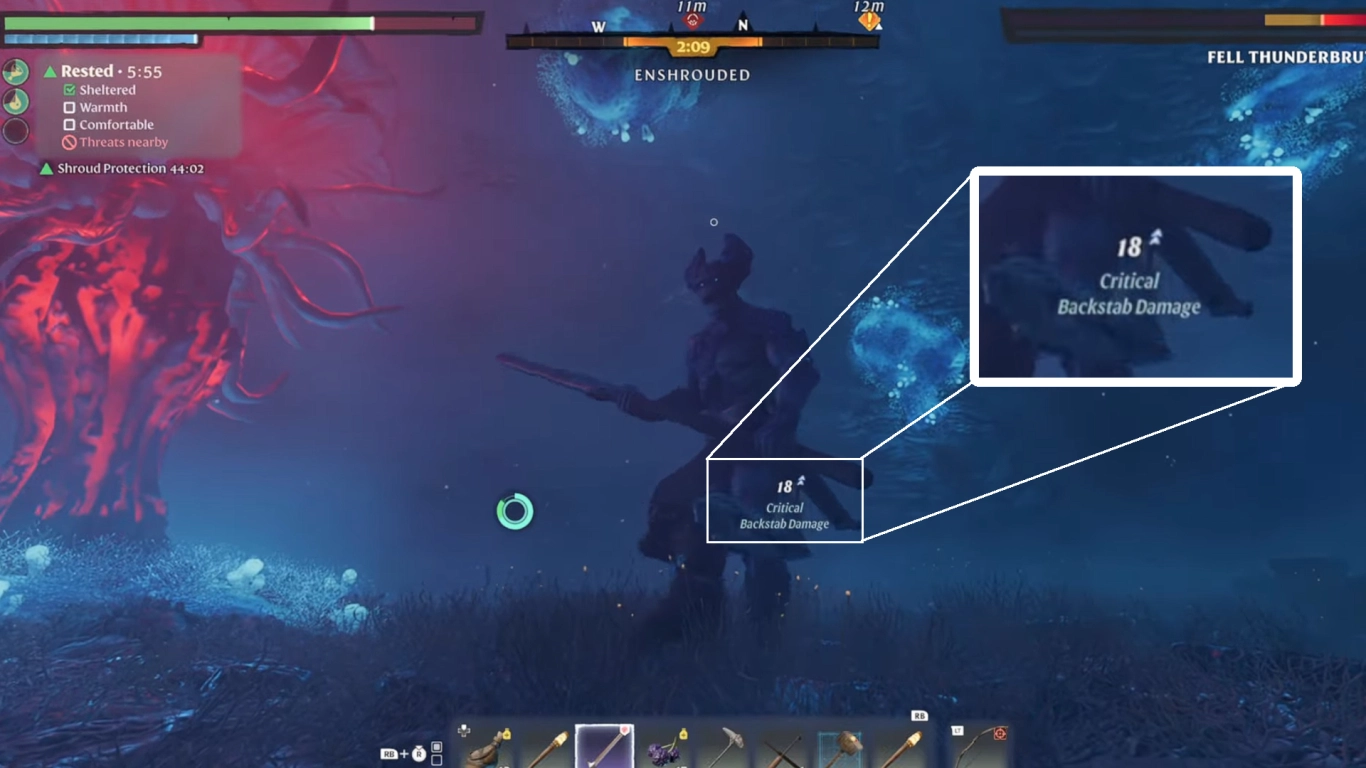The image size is (1366, 768).
Task: Click the RB hotbar page indicator
Action: click(x=918, y=715)
